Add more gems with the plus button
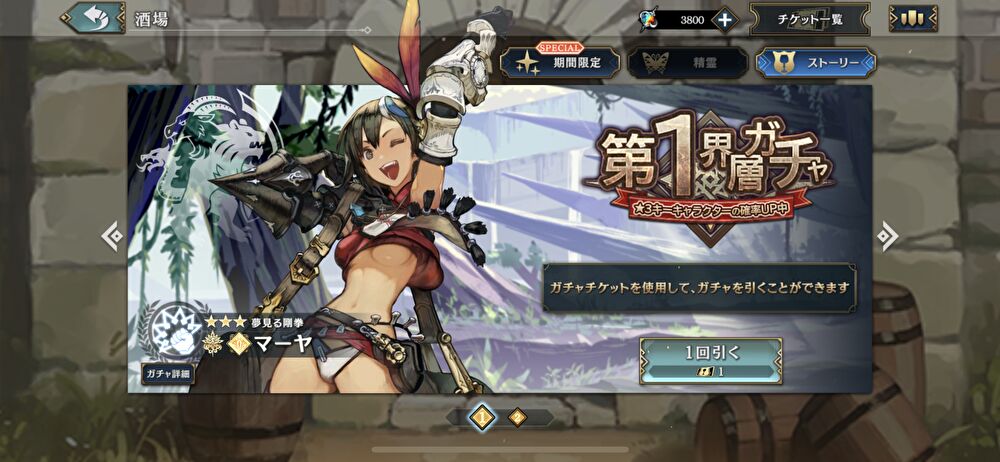The image size is (1000, 462). click(x=724, y=19)
